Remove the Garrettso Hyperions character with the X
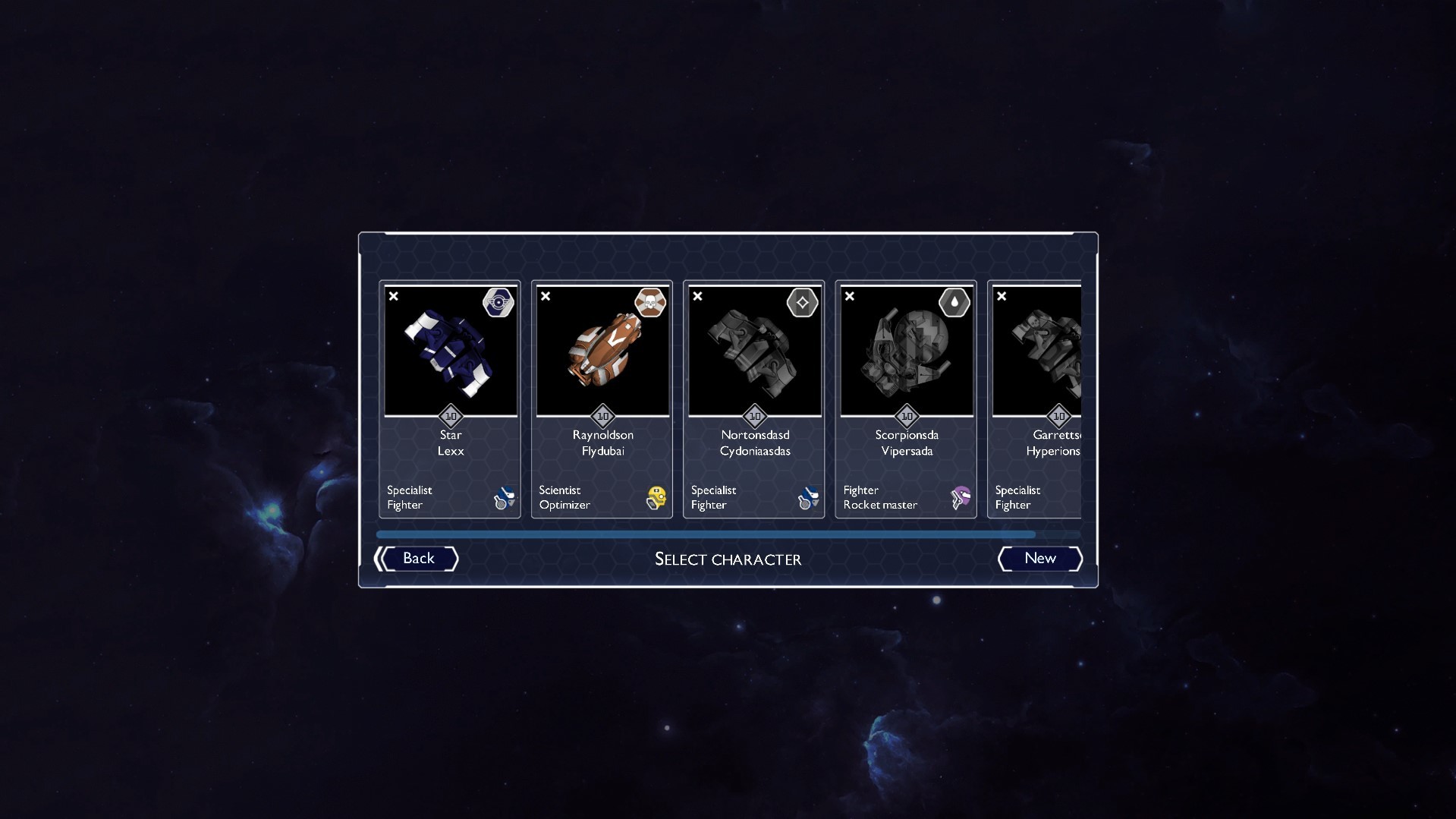 tap(1002, 297)
